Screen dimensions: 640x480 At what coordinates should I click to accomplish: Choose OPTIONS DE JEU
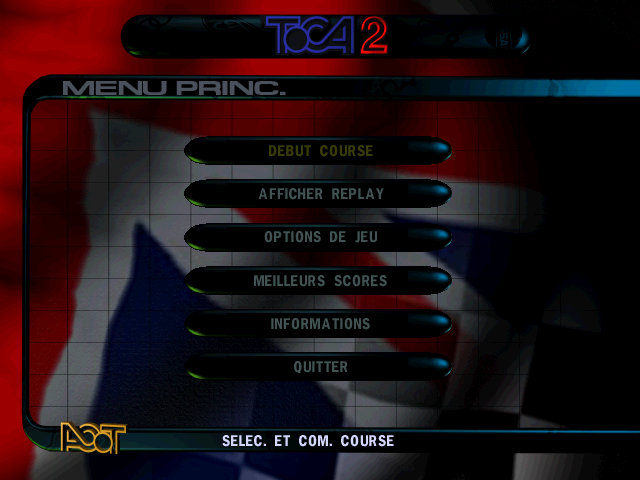tap(320, 238)
